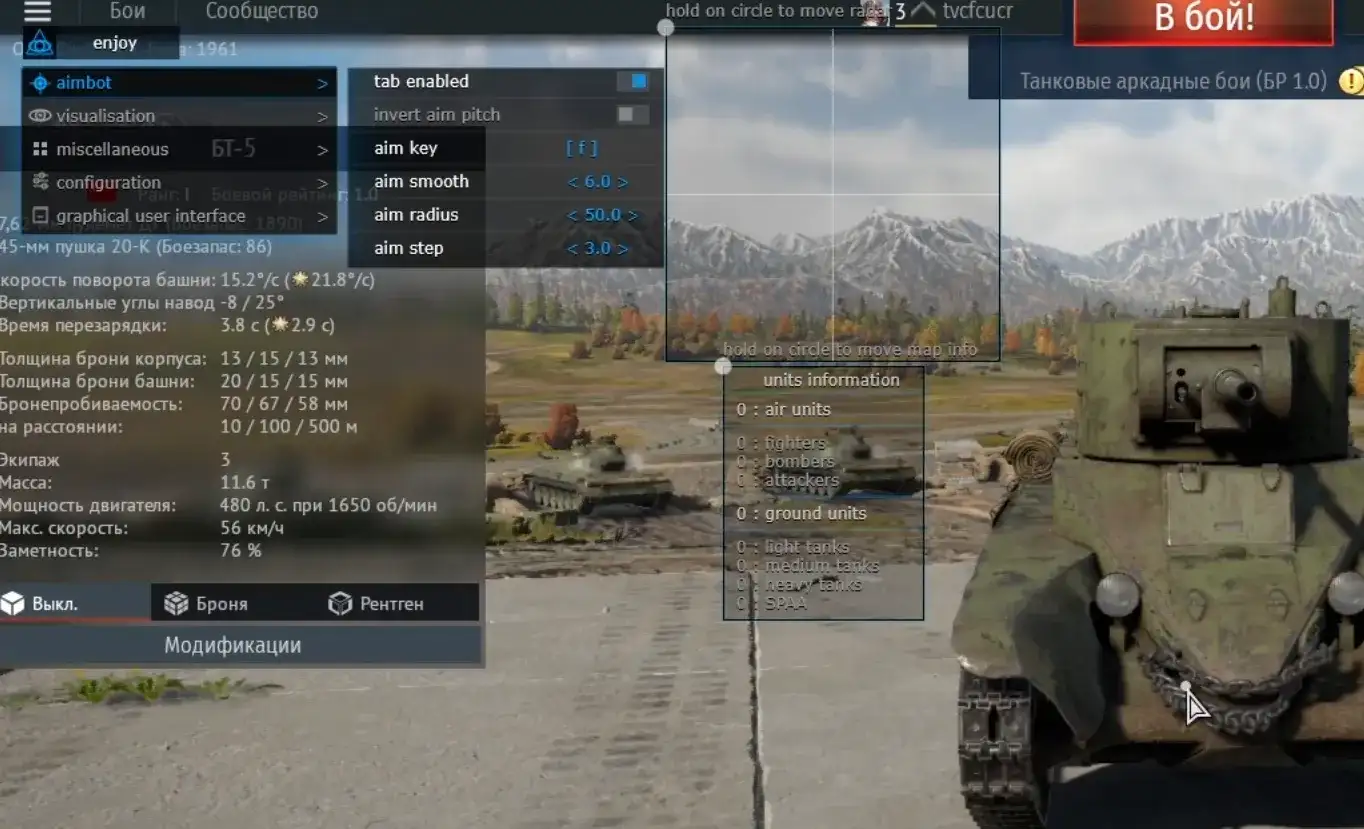Open the configuration submenu
Image resolution: width=1364 pixels, height=829 pixels.
click(180, 183)
